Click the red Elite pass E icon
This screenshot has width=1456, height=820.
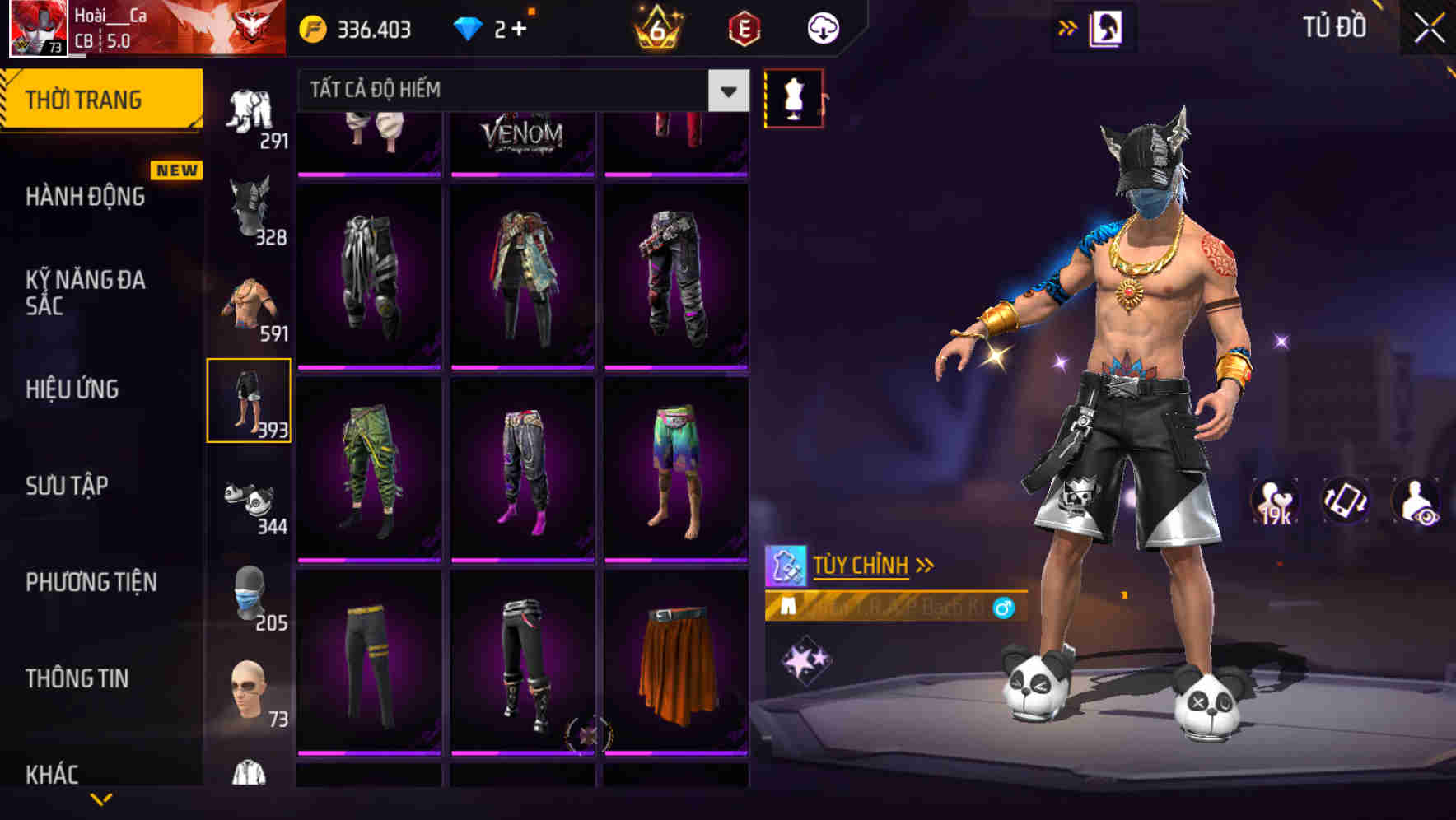click(x=744, y=27)
